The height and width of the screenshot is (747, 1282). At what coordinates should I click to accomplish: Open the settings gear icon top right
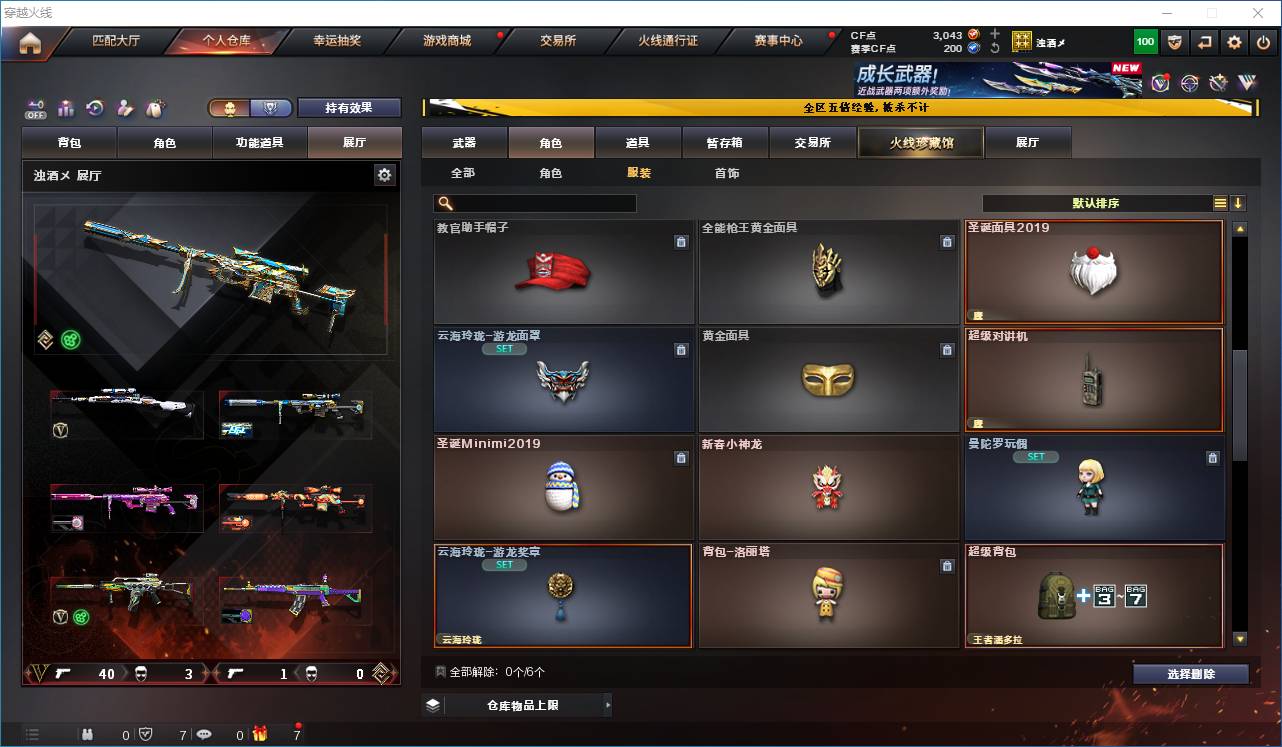[1234, 40]
